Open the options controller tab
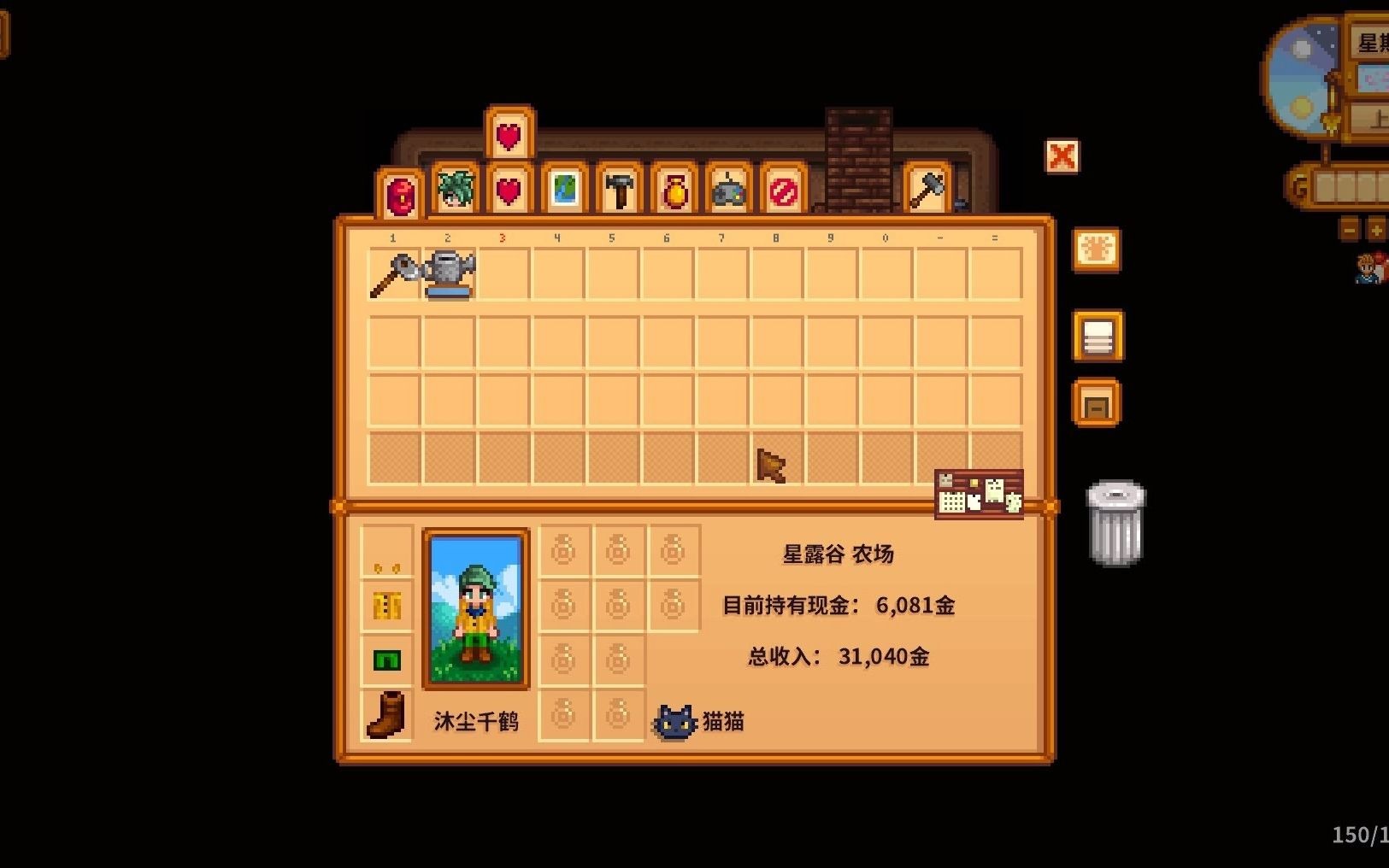The image size is (1389, 868). tap(728, 191)
